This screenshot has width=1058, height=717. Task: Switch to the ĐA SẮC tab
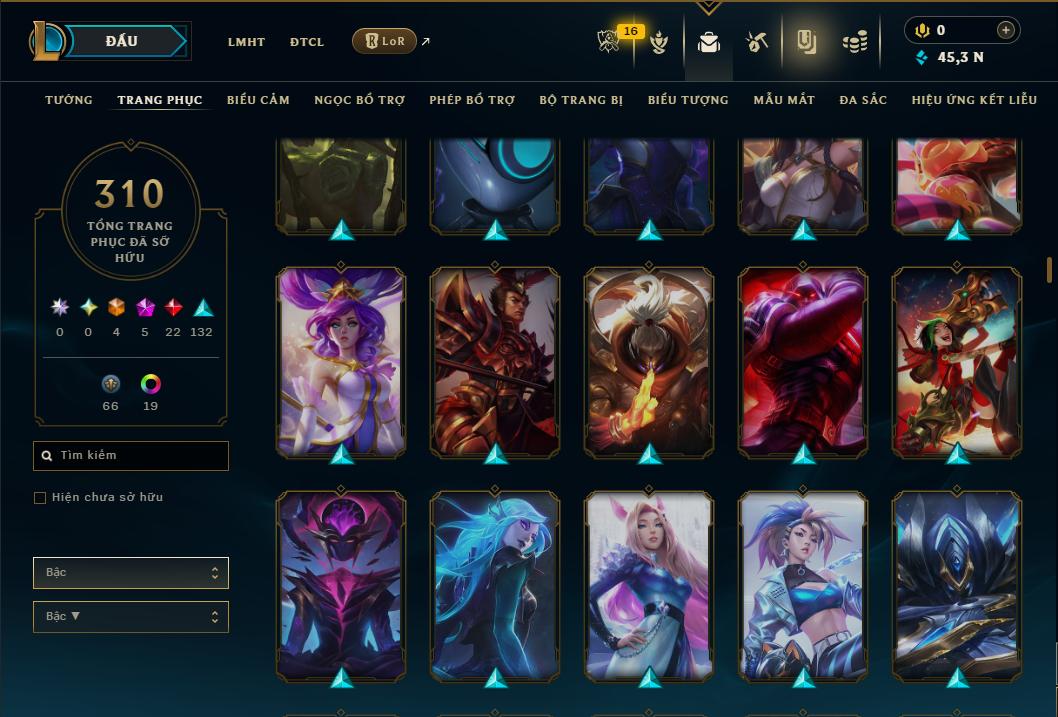[x=863, y=100]
